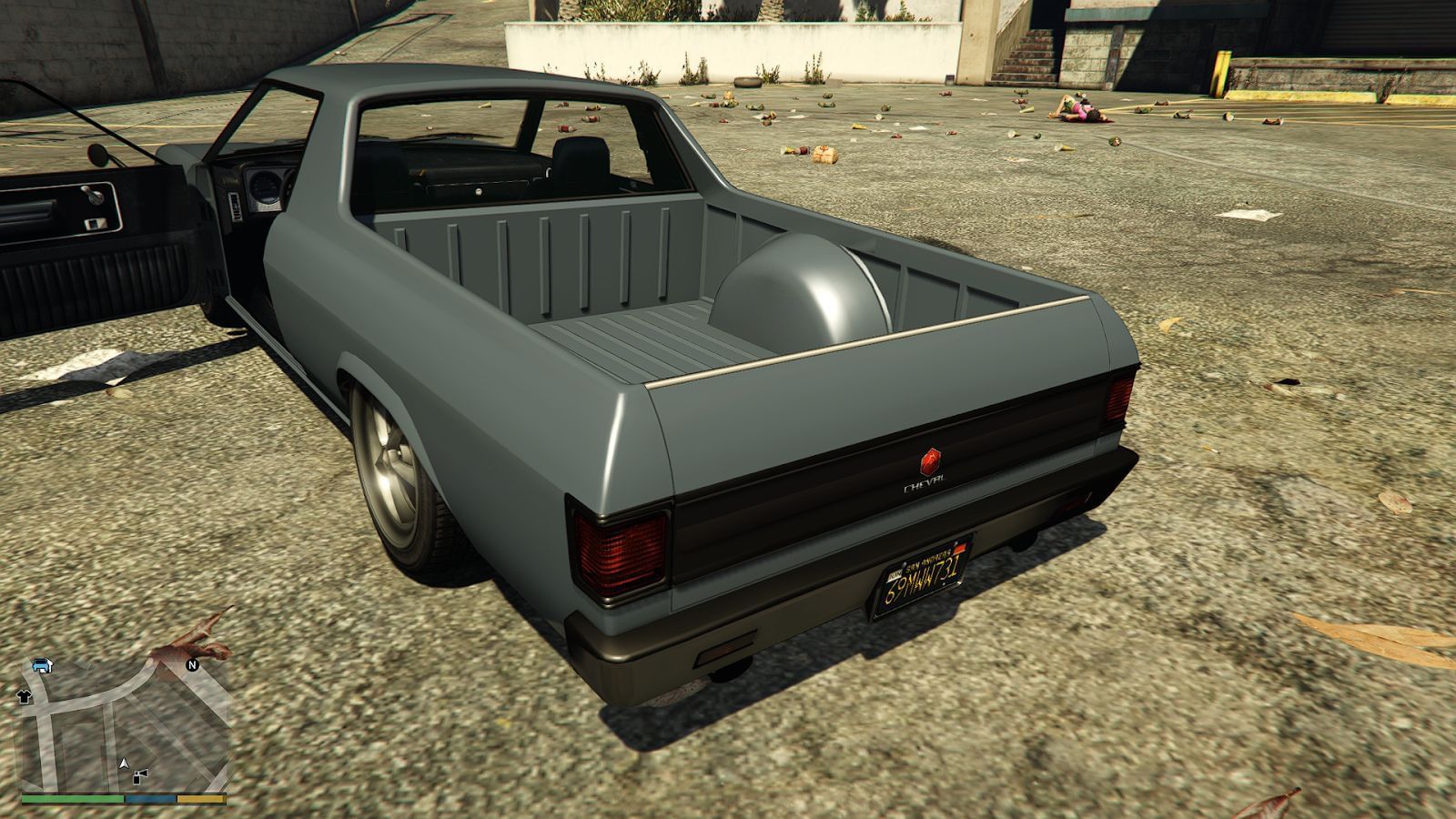Click the red Cheval badge on the tailgate
Viewport: 1456px width, 819px height.
click(x=930, y=460)
